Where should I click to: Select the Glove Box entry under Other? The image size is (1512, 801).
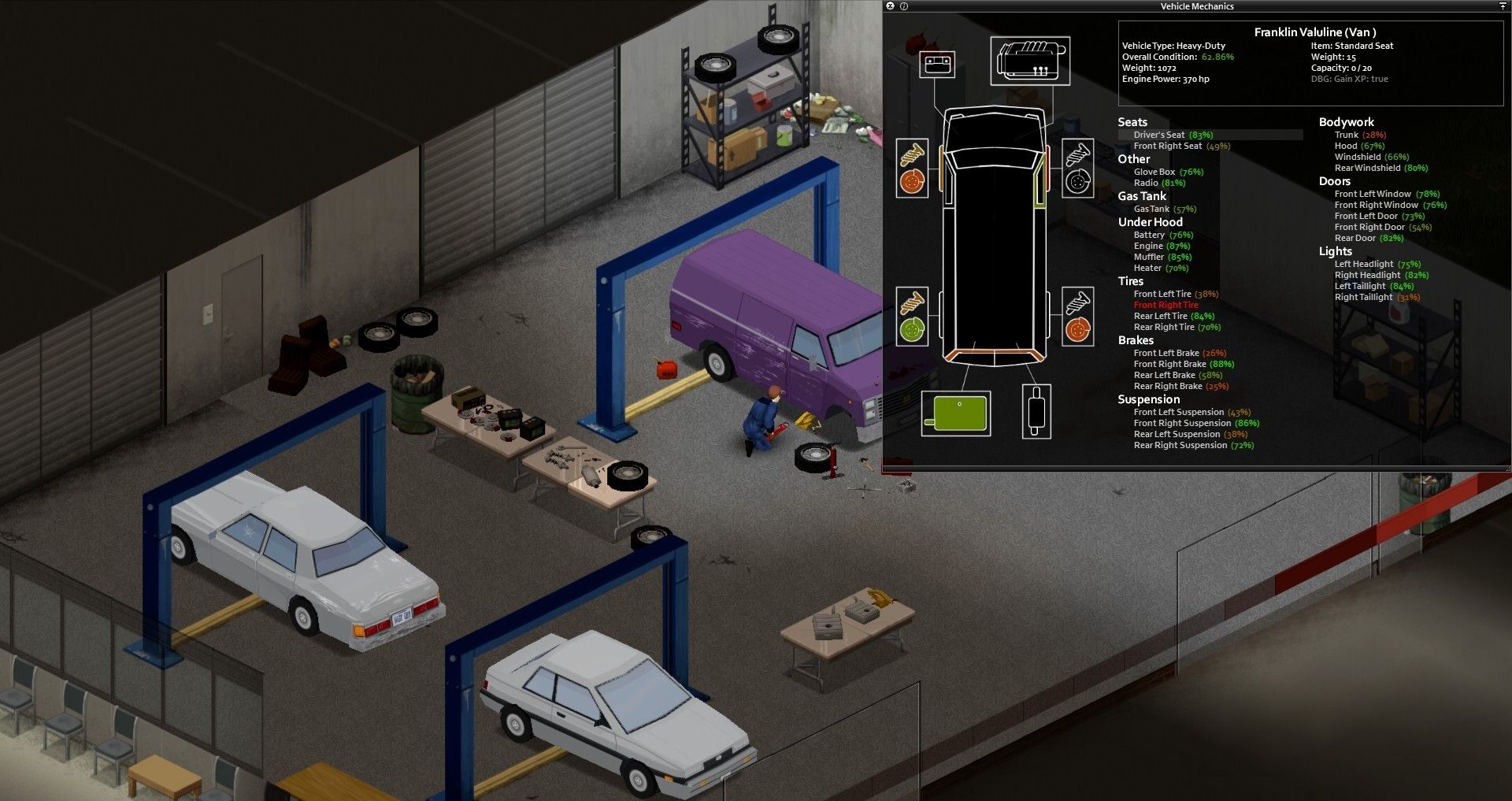tap(1154, 171)
